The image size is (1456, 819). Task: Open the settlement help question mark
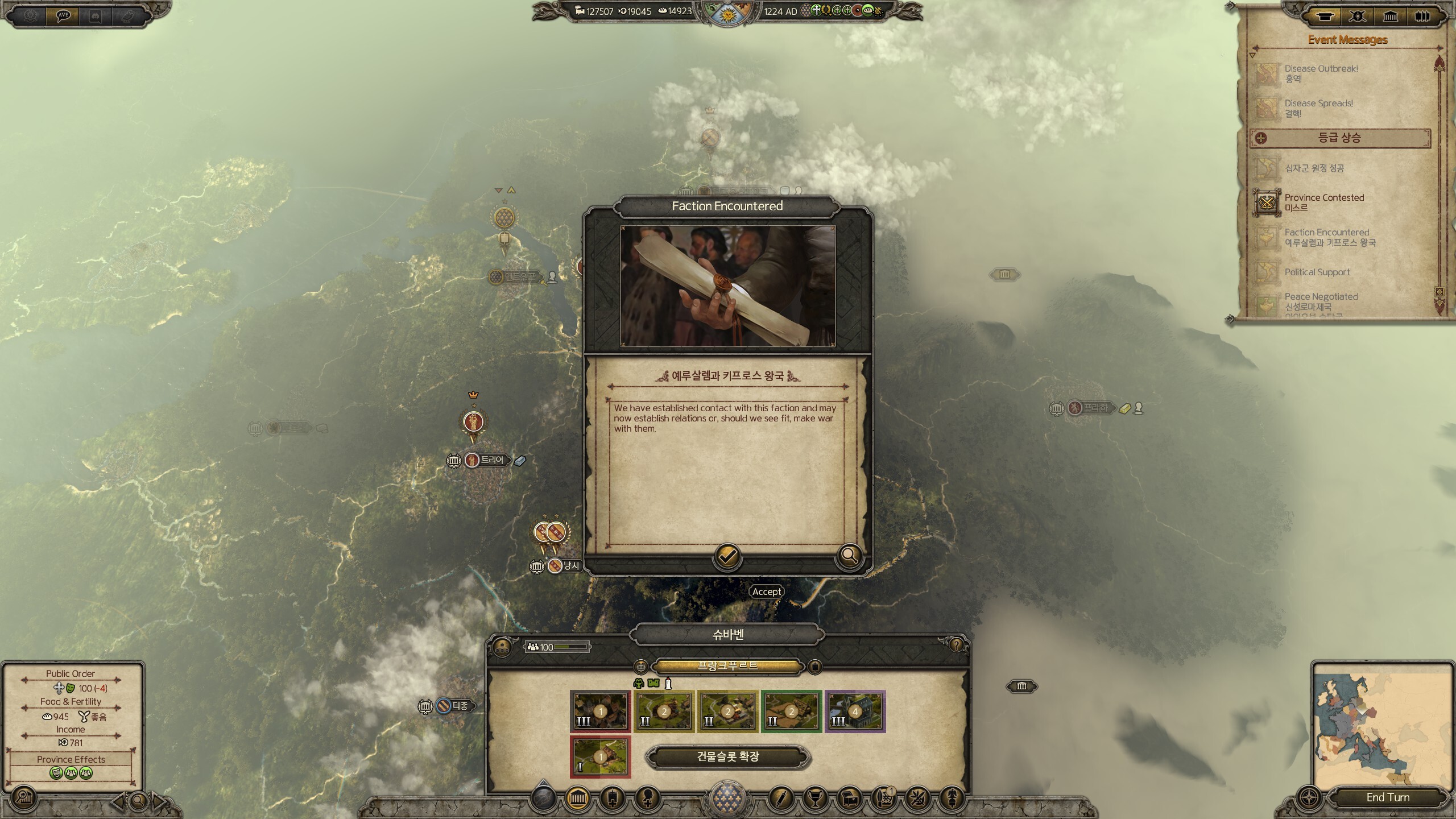click(x=956, y=644)
